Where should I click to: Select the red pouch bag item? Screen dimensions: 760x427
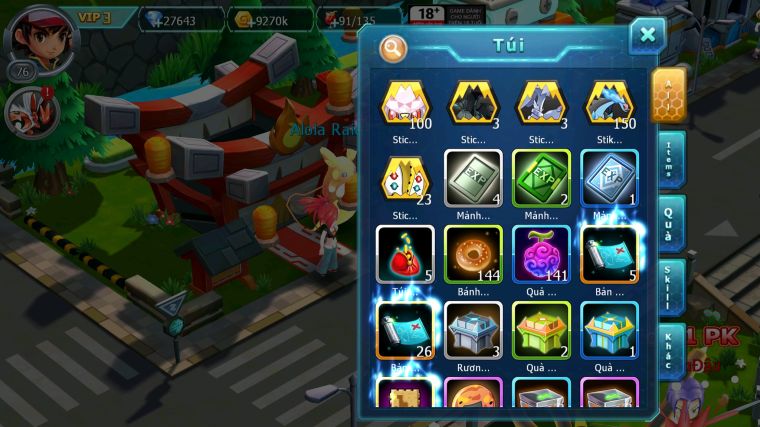point(405,254)
